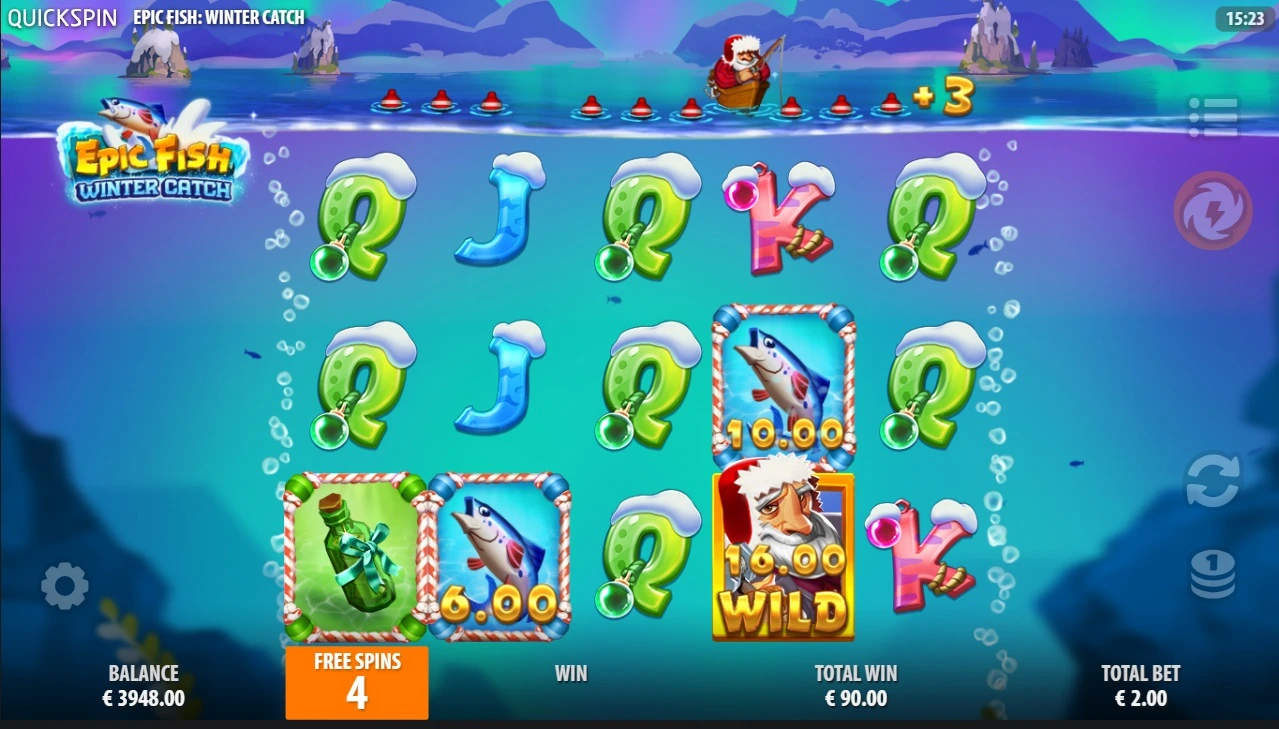Image resolution: width=1279 pixels, height=729 pixels.
Task: Activate the lightning turbo spin button
Action: click(x=1212, y=211)
